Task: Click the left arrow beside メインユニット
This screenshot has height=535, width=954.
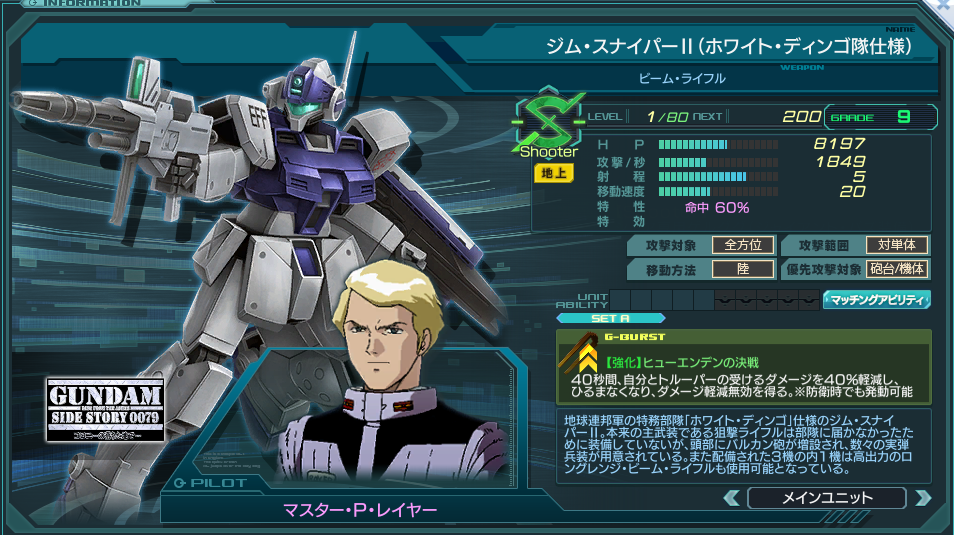Action: point(732,498)
